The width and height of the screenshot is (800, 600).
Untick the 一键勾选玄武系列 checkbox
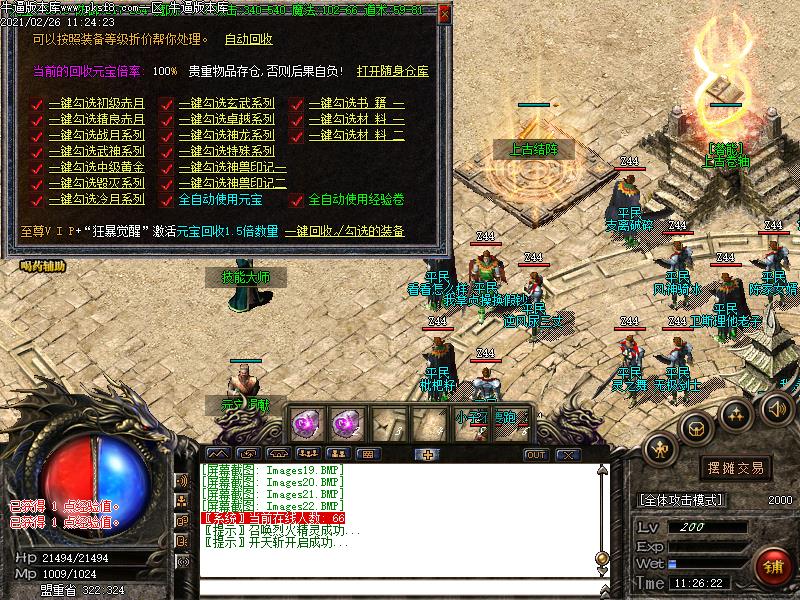click(x=167, y=103)
